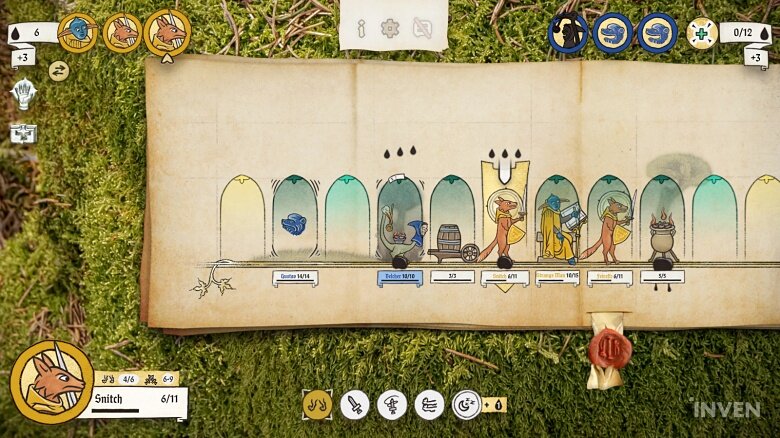Activate the push action icon
This screenshot has width=780, height=438.
click(392, 404)
